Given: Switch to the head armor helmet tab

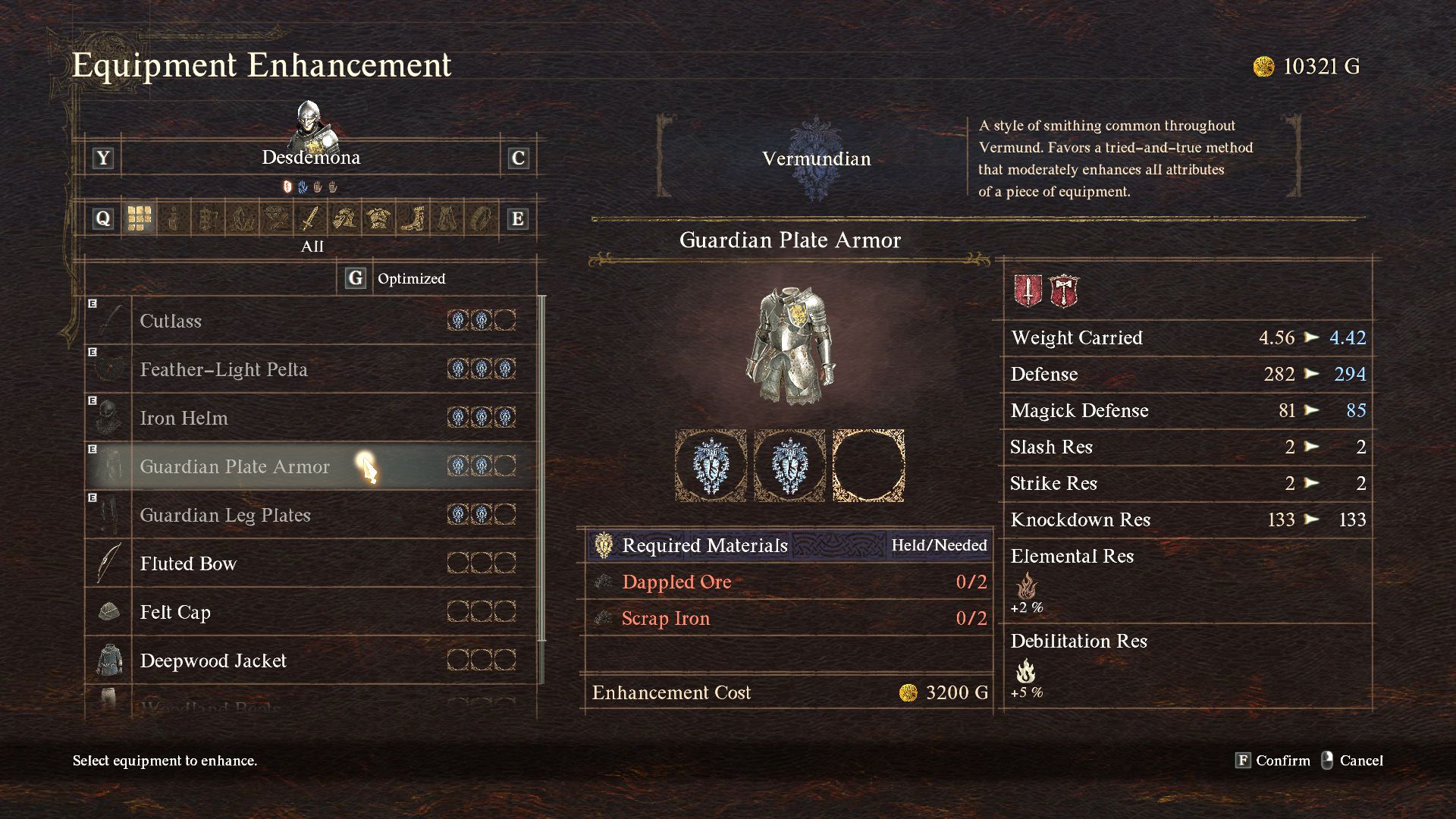Looking at the screenshot, I should pyautogui.click(x=344, y=219).
